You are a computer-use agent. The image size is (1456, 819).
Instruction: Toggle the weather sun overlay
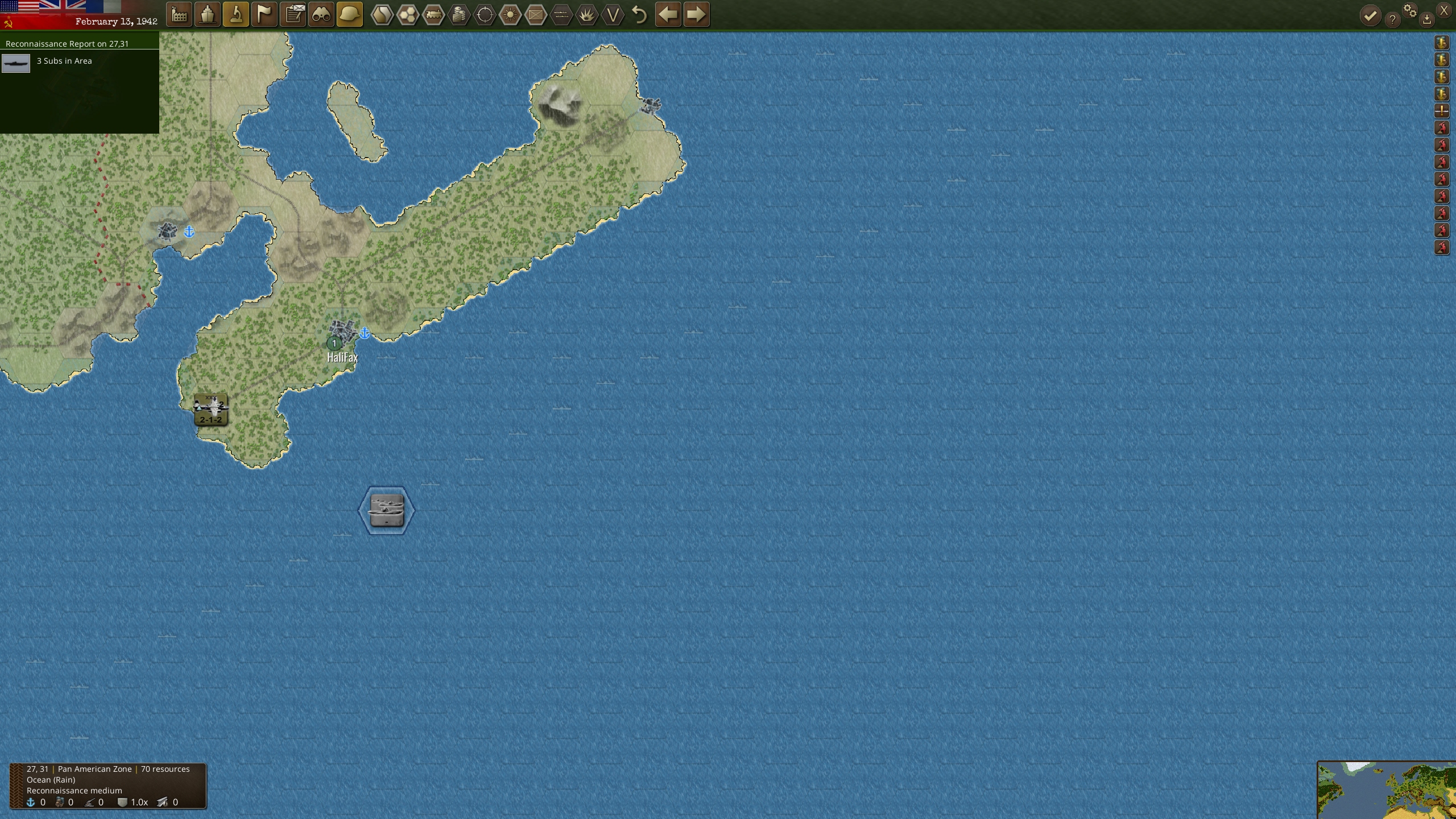coord(509,14)
